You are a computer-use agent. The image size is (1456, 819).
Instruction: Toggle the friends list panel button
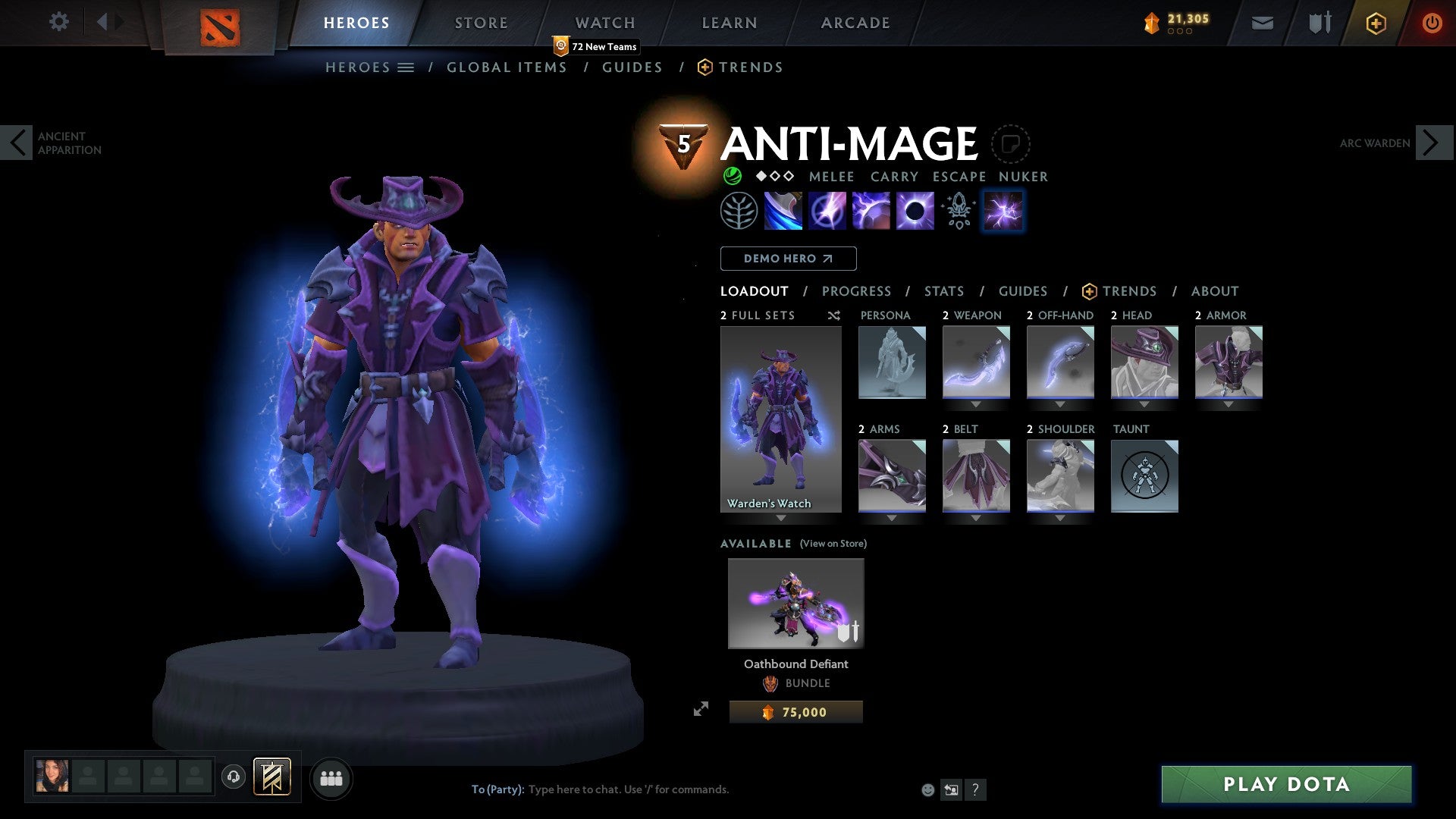tap(331, 777)
